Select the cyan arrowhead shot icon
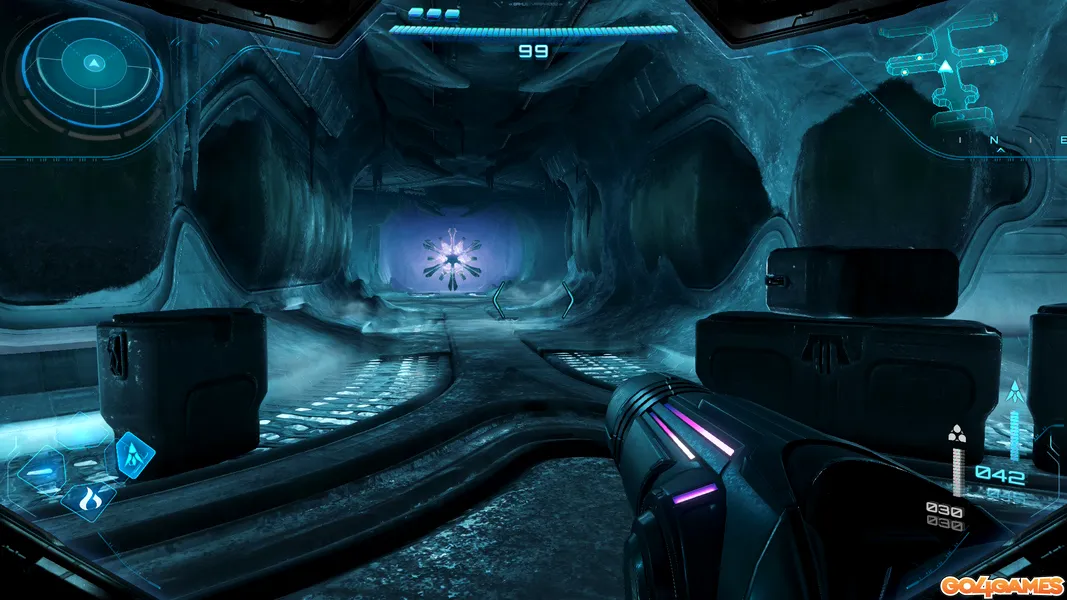Screen dimensions: 1067x600 click(x=1016, y=391)
